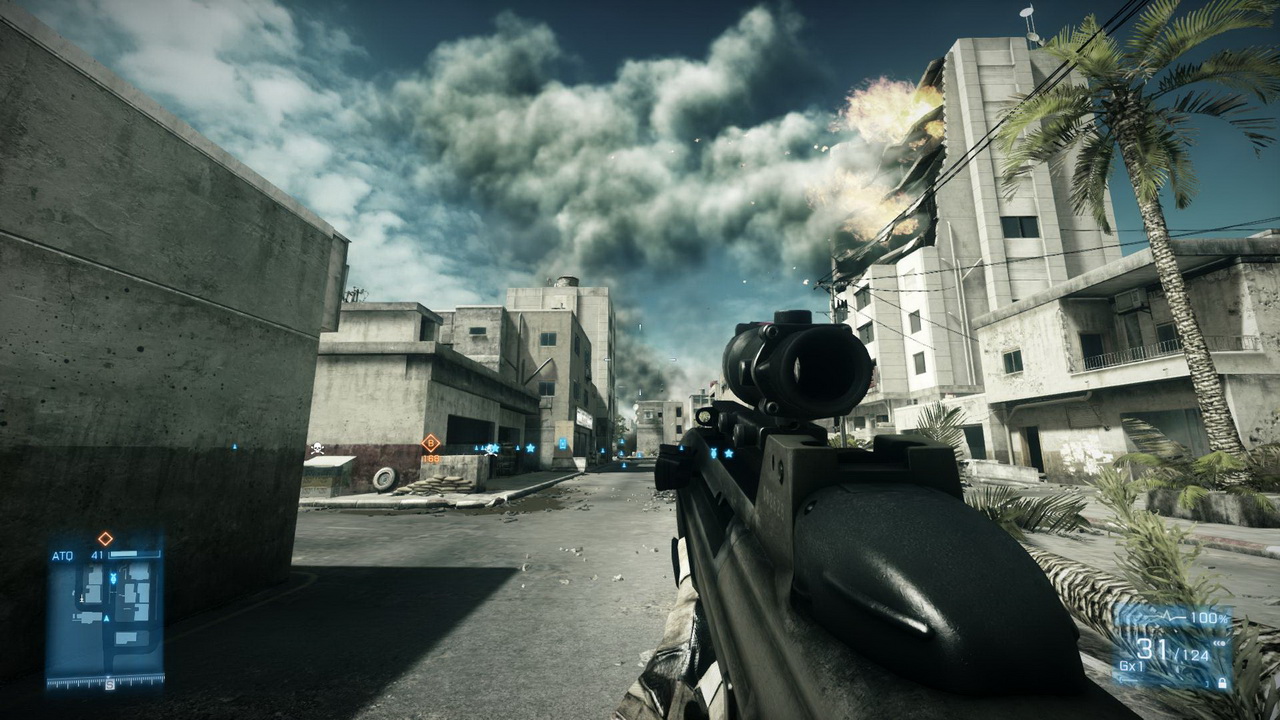The image size is (1280, 720).
Task: Click the compass strip marked S
Action: [108, 684]
